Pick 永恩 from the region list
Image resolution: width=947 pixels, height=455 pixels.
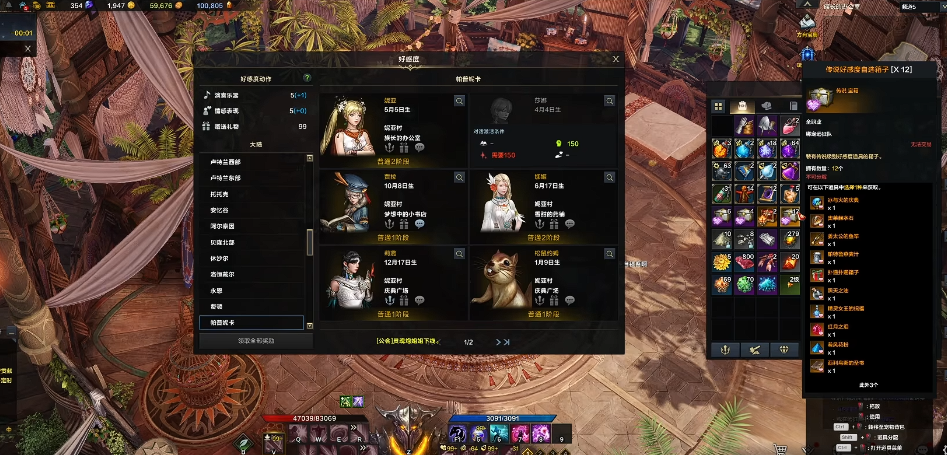point(218,290)
